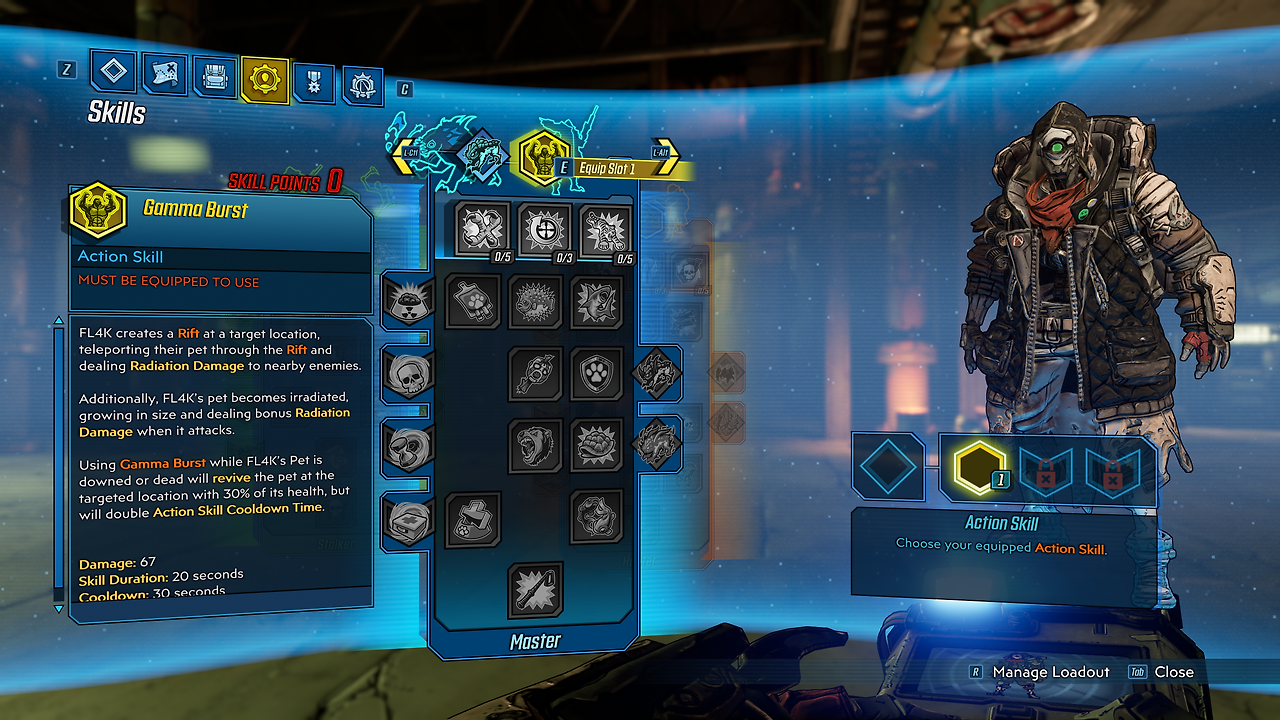Image resolution: width=1280 pixels, height=720 pixels.
Task: Open the Guardian Rank screen
Action: point(362,76)
